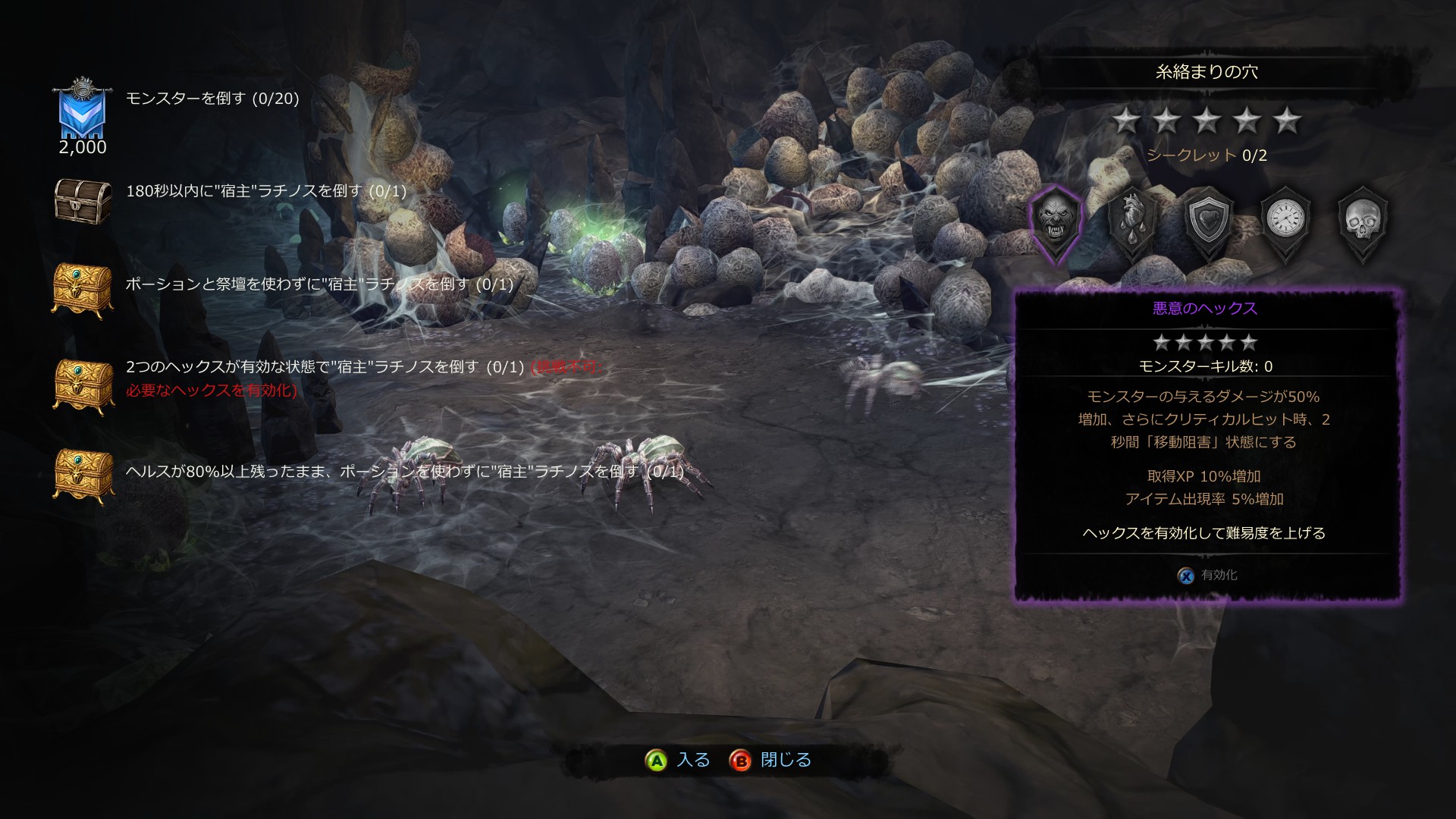Close the dungeon screen with 閉じる
The height and width of the screenshot is (819, 1456).
pyautogui.click(x=770, y=760)
